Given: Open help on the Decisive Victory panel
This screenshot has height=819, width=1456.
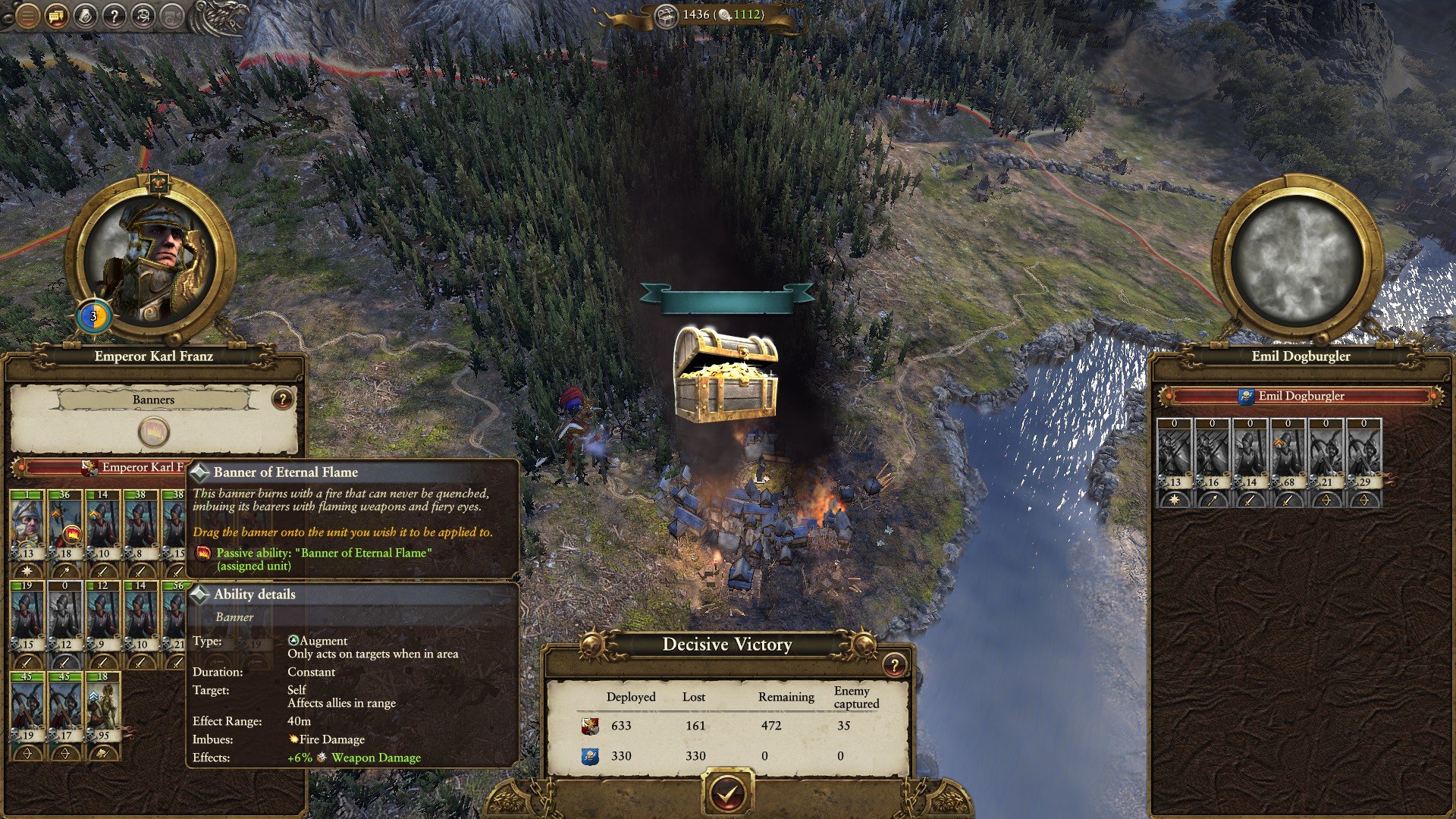Looking at the screenshot, I should [x=894, y=665].
